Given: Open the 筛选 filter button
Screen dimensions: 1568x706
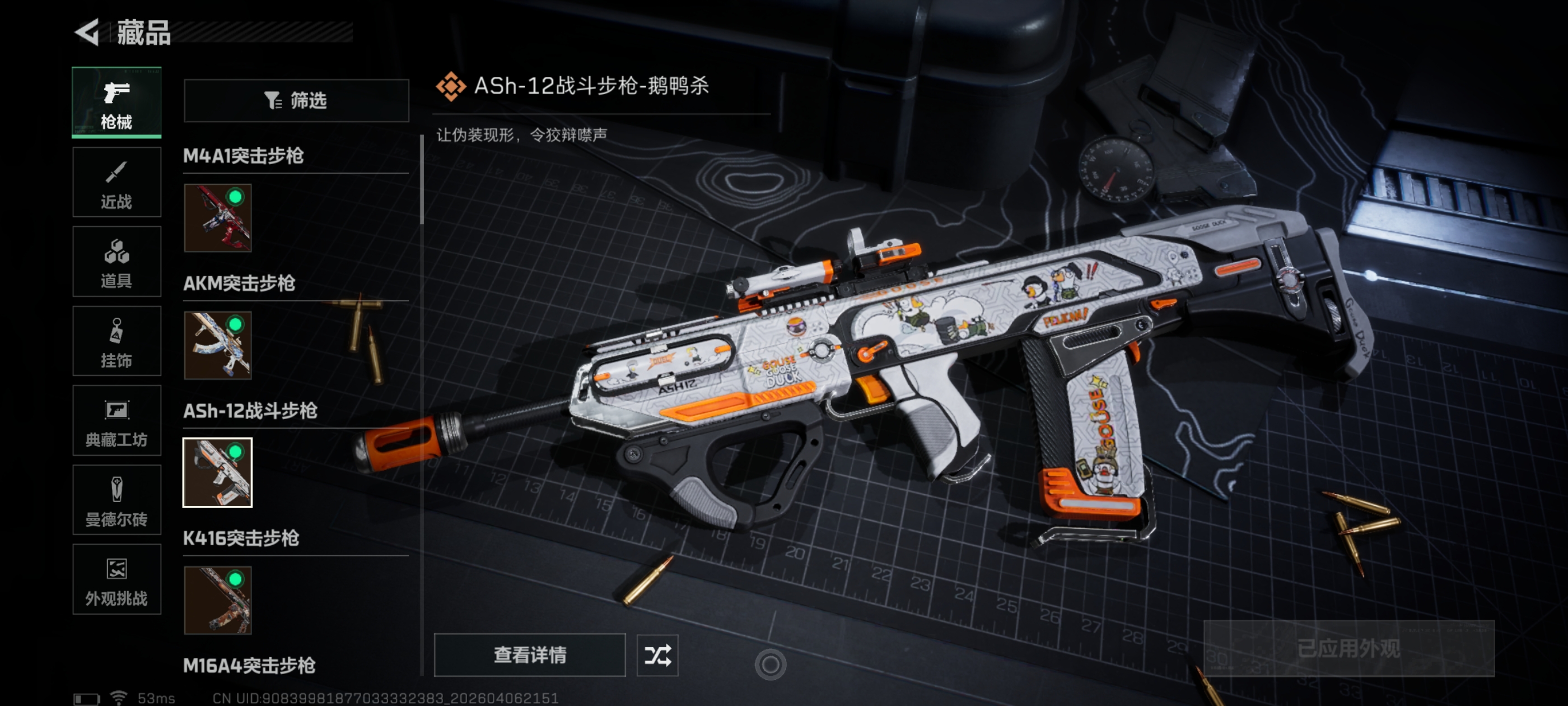Looking at the screenshot, I should [296, 100].
